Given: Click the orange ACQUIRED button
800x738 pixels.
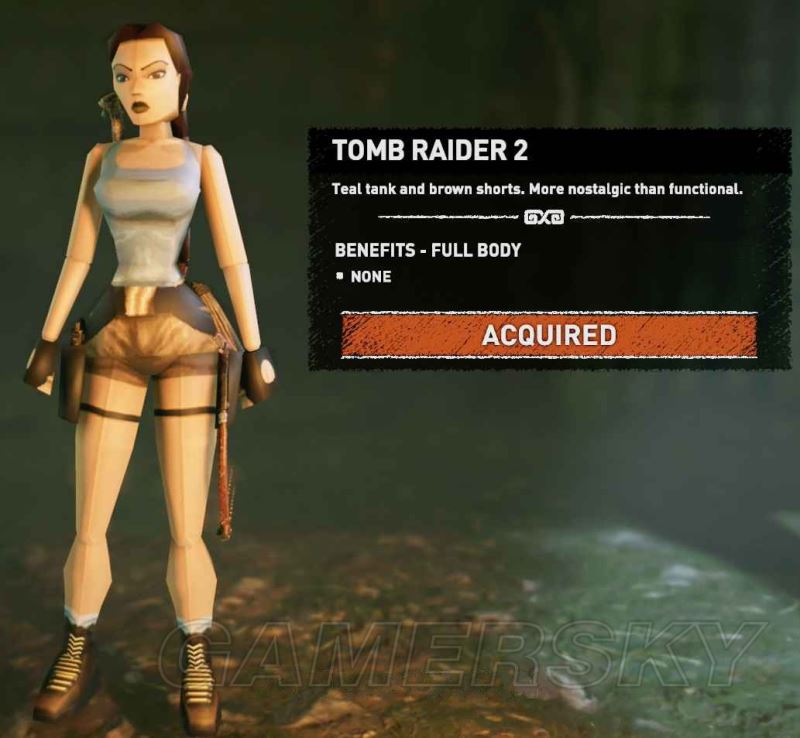Looking at the screenshot, I should [x=548, y=334].
